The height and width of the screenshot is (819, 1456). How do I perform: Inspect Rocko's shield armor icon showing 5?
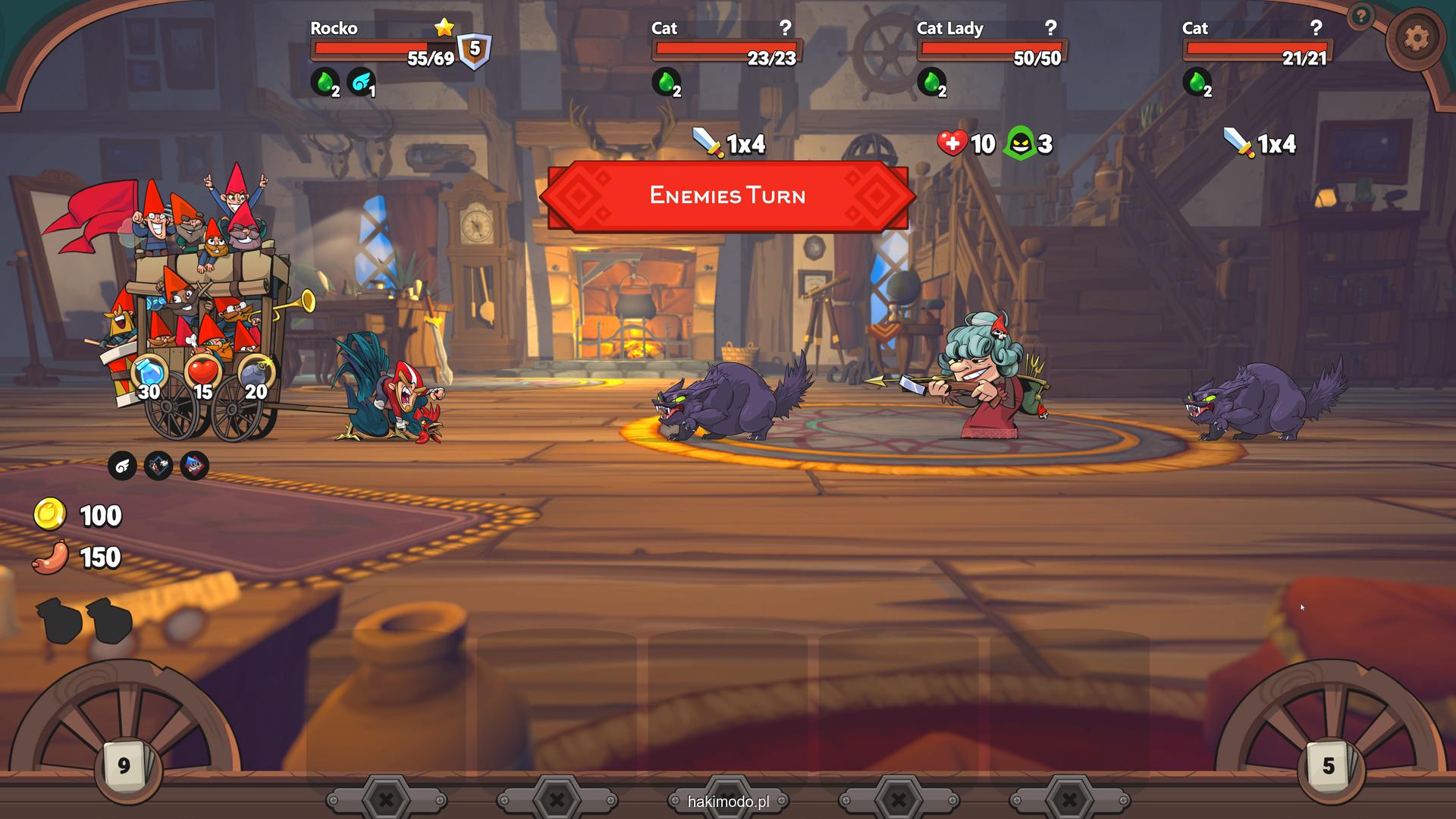coord(475,50)
